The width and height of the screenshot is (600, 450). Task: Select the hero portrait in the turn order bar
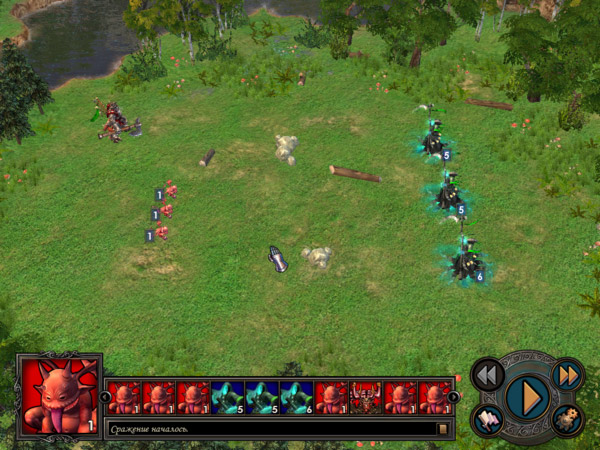tap(366, 397)
